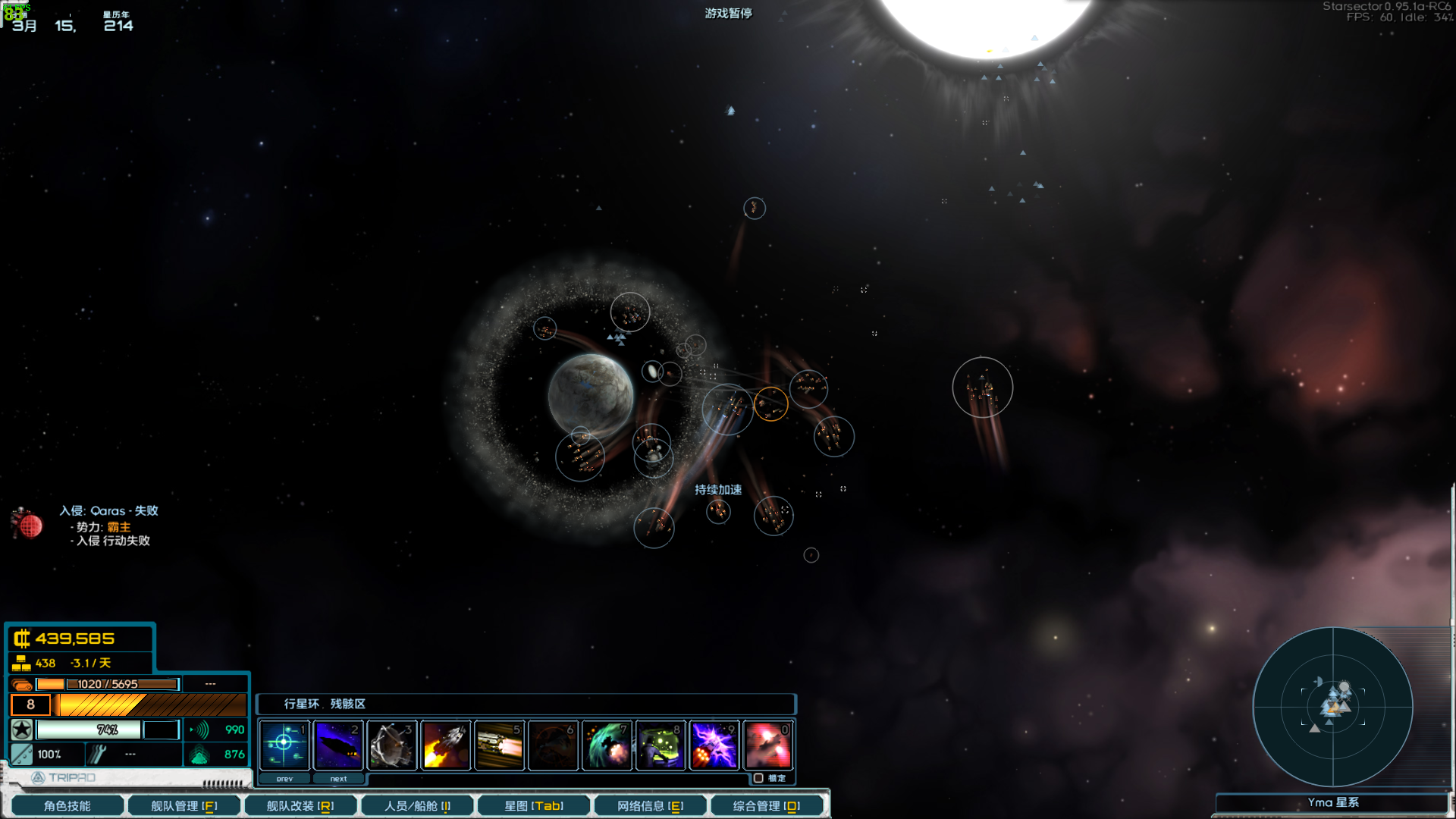The image size is (1456, 819).
Task: Switch to the prev ability bar
Action: click(284, 779)
